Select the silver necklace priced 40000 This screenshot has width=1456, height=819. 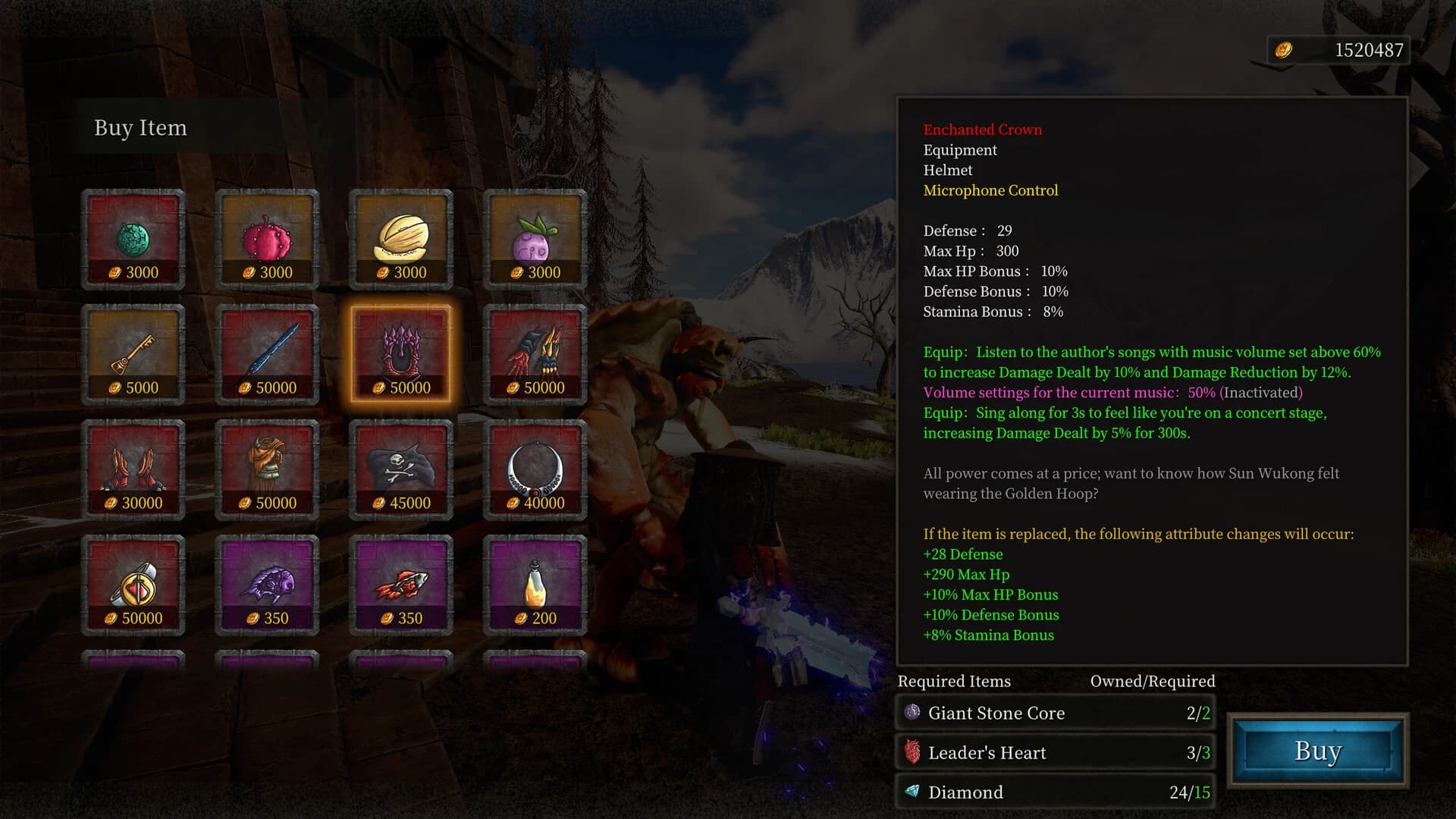[x=535, y=468]
